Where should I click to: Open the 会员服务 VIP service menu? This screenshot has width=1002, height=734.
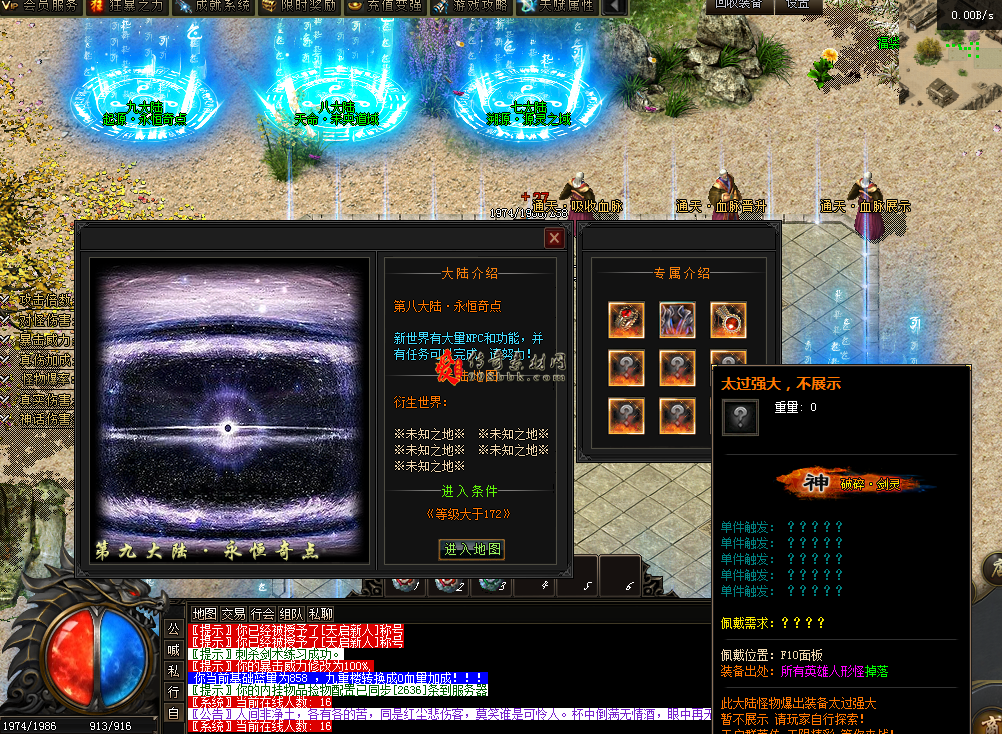pos(42,6)
